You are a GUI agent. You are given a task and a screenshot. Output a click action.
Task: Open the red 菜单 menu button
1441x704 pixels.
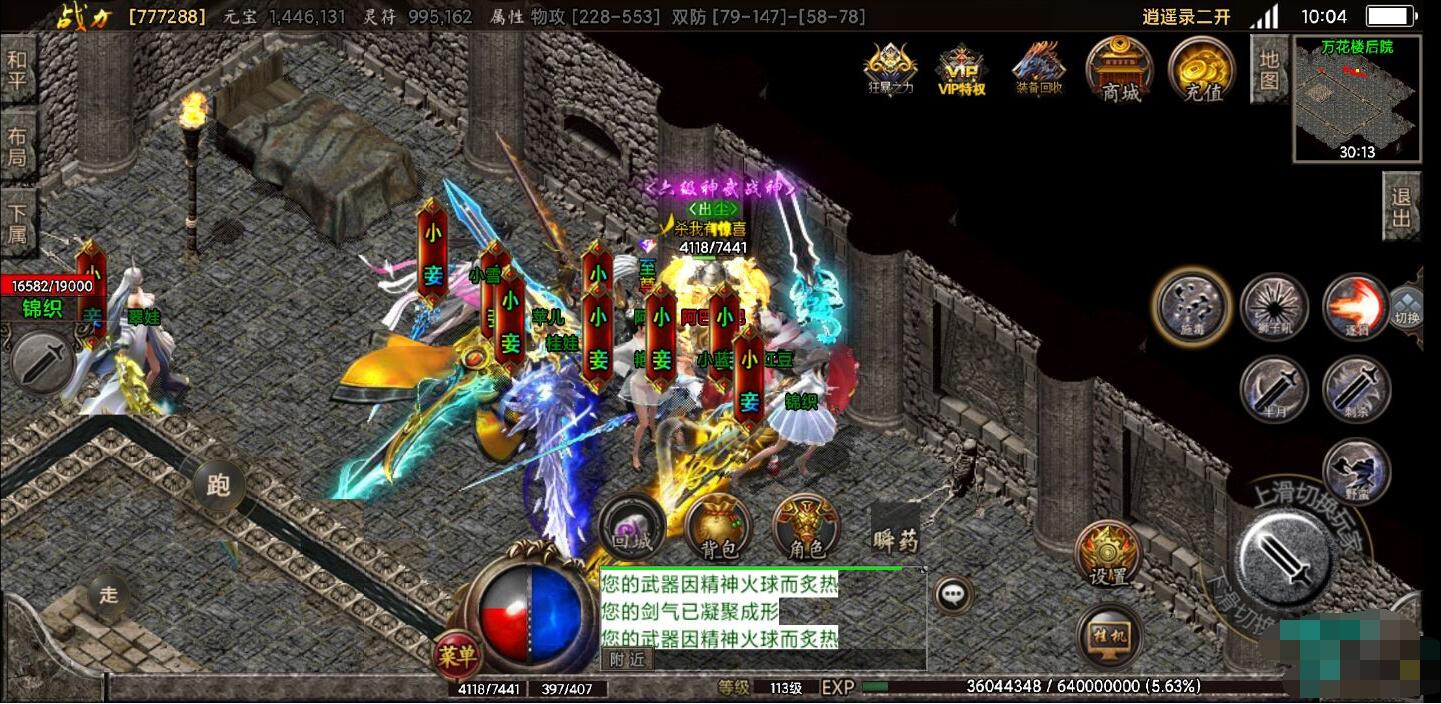pyautogui.click(x=456, y=656)
